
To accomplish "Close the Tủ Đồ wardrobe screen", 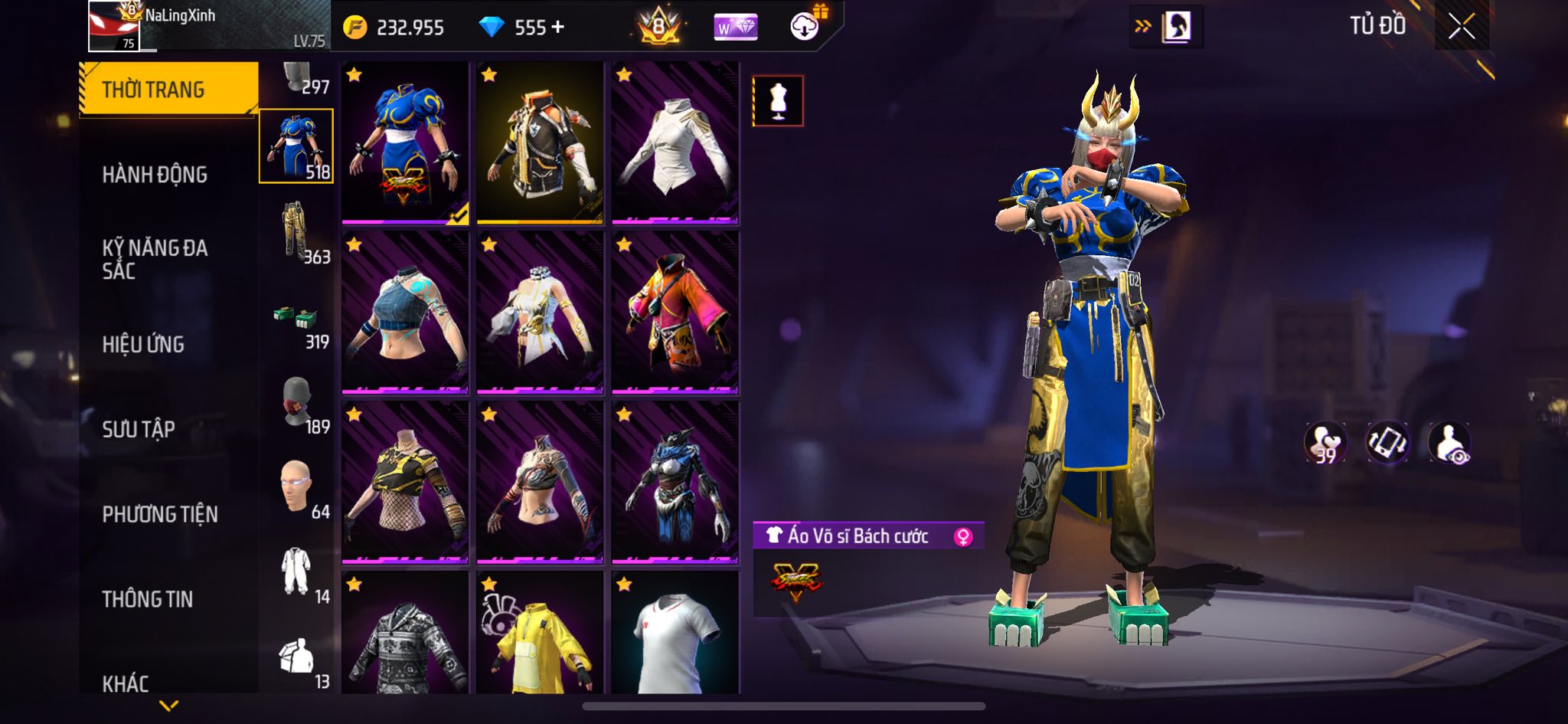I will [x=1461, y=28].
